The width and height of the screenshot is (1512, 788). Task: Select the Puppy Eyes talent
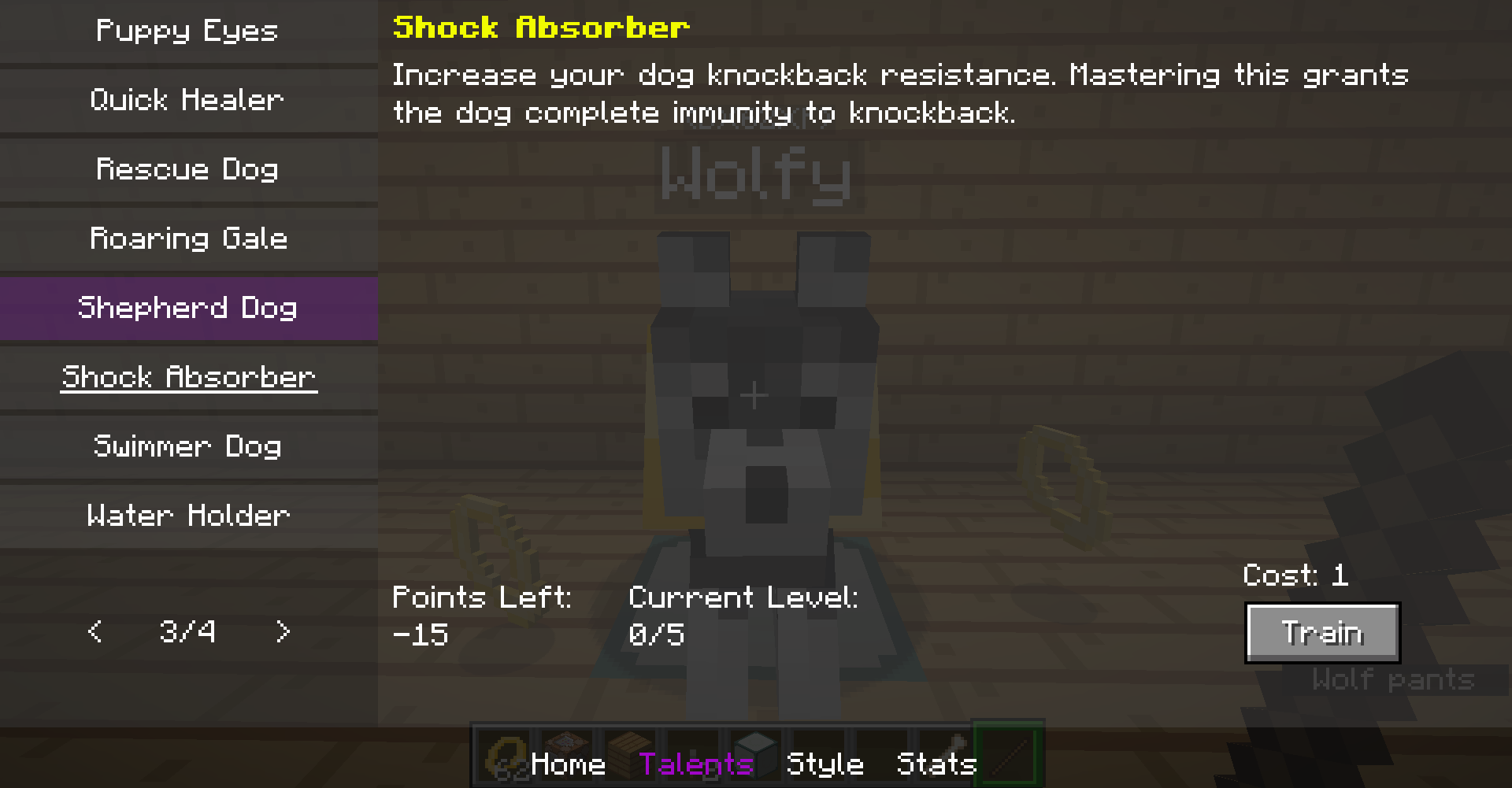point(187,31)
